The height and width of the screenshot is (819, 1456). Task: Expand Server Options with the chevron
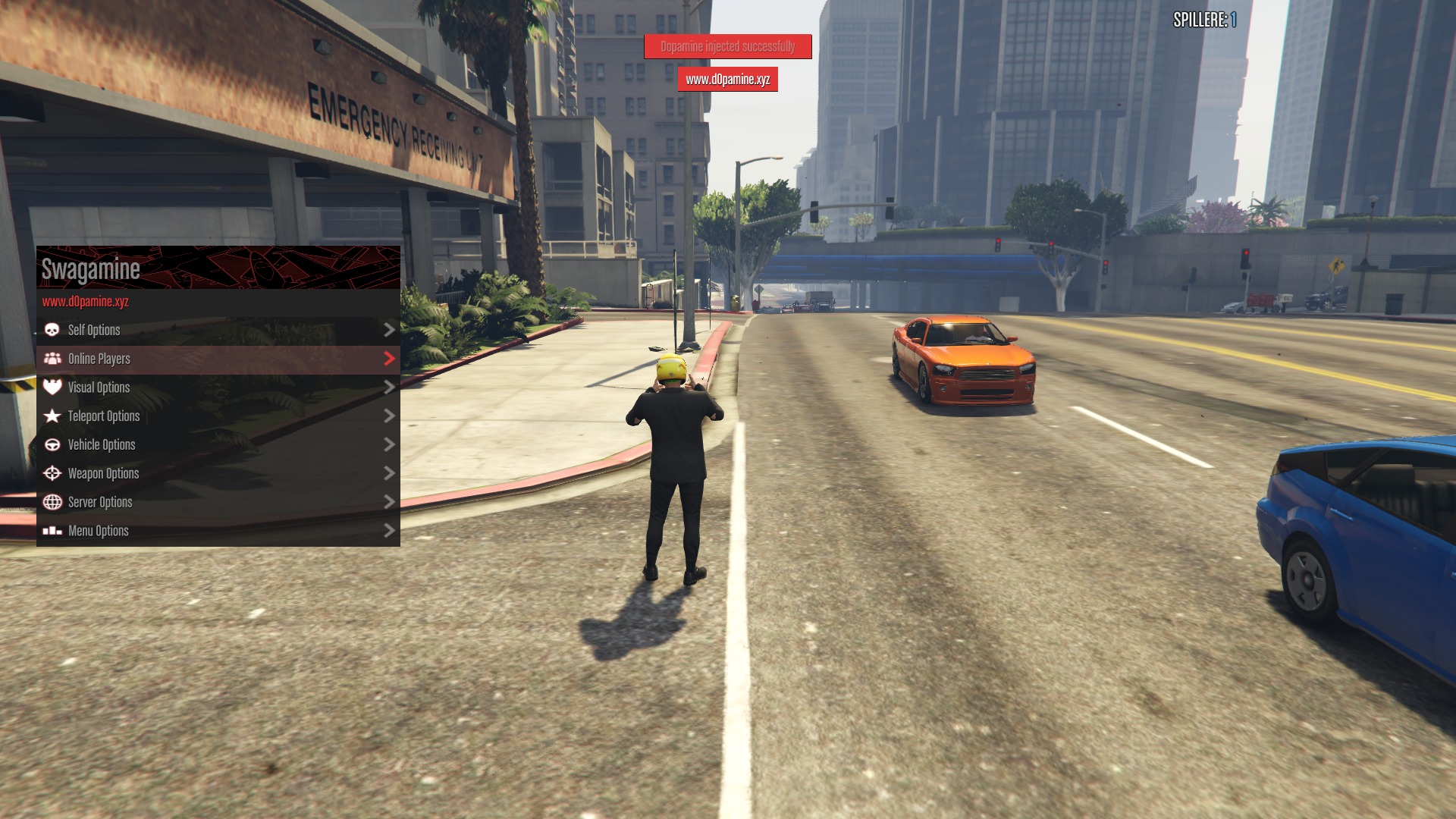point(390,502)
